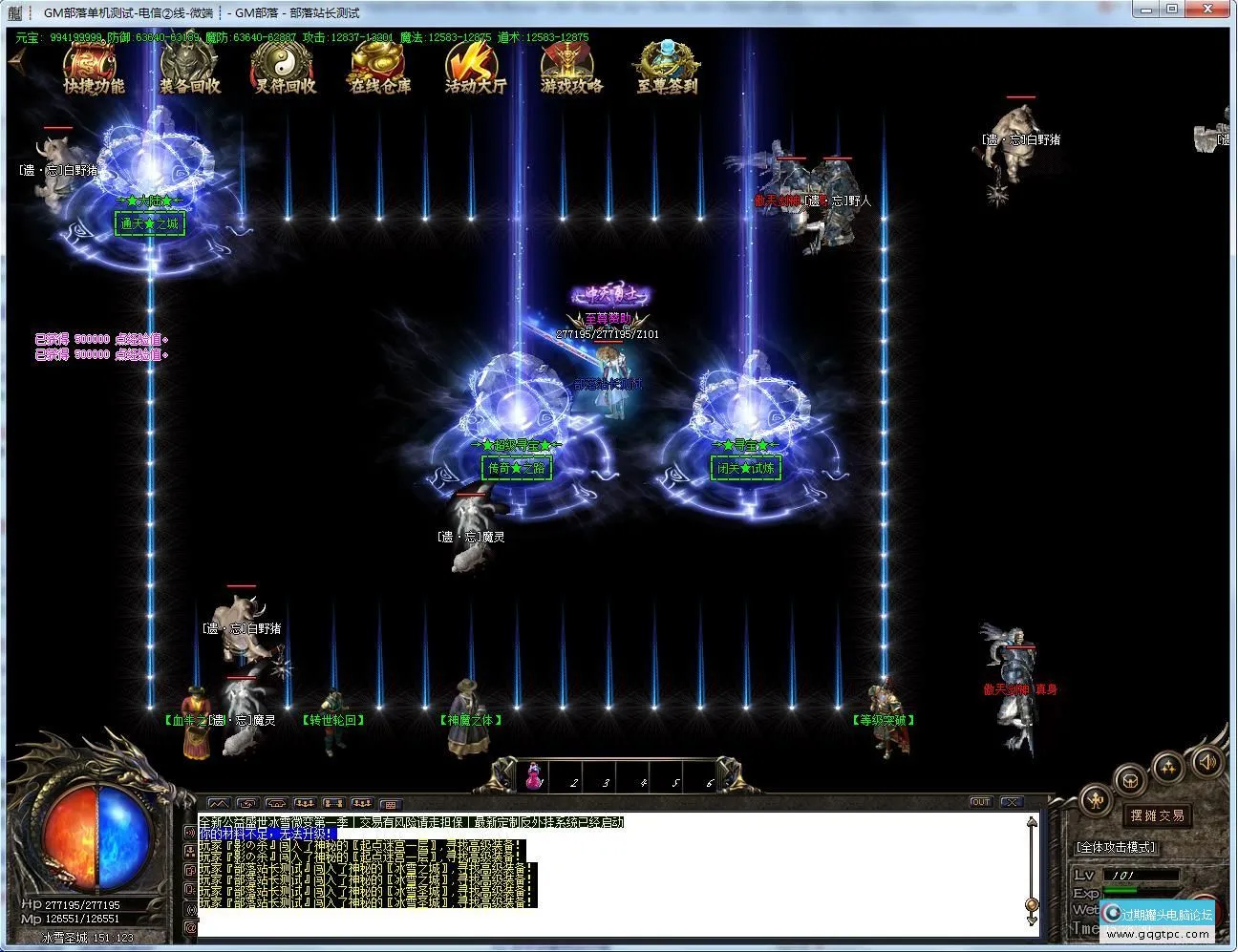This screenshot has height=952, width=1238.
Task: Select the red potion in belt slot 1
Action: tap(535, 775)
